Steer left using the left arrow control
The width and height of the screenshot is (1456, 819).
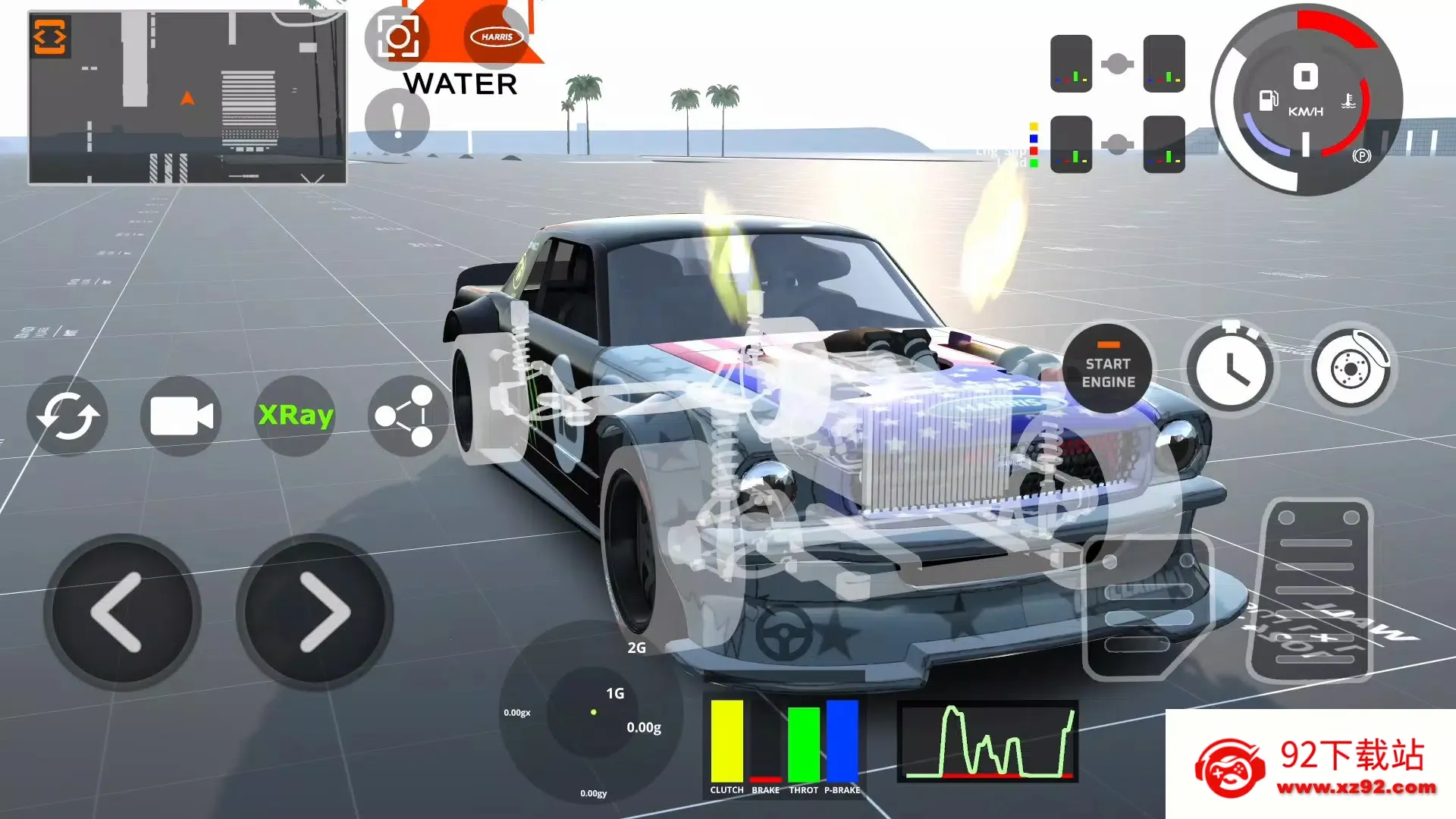tap(121, 611)
